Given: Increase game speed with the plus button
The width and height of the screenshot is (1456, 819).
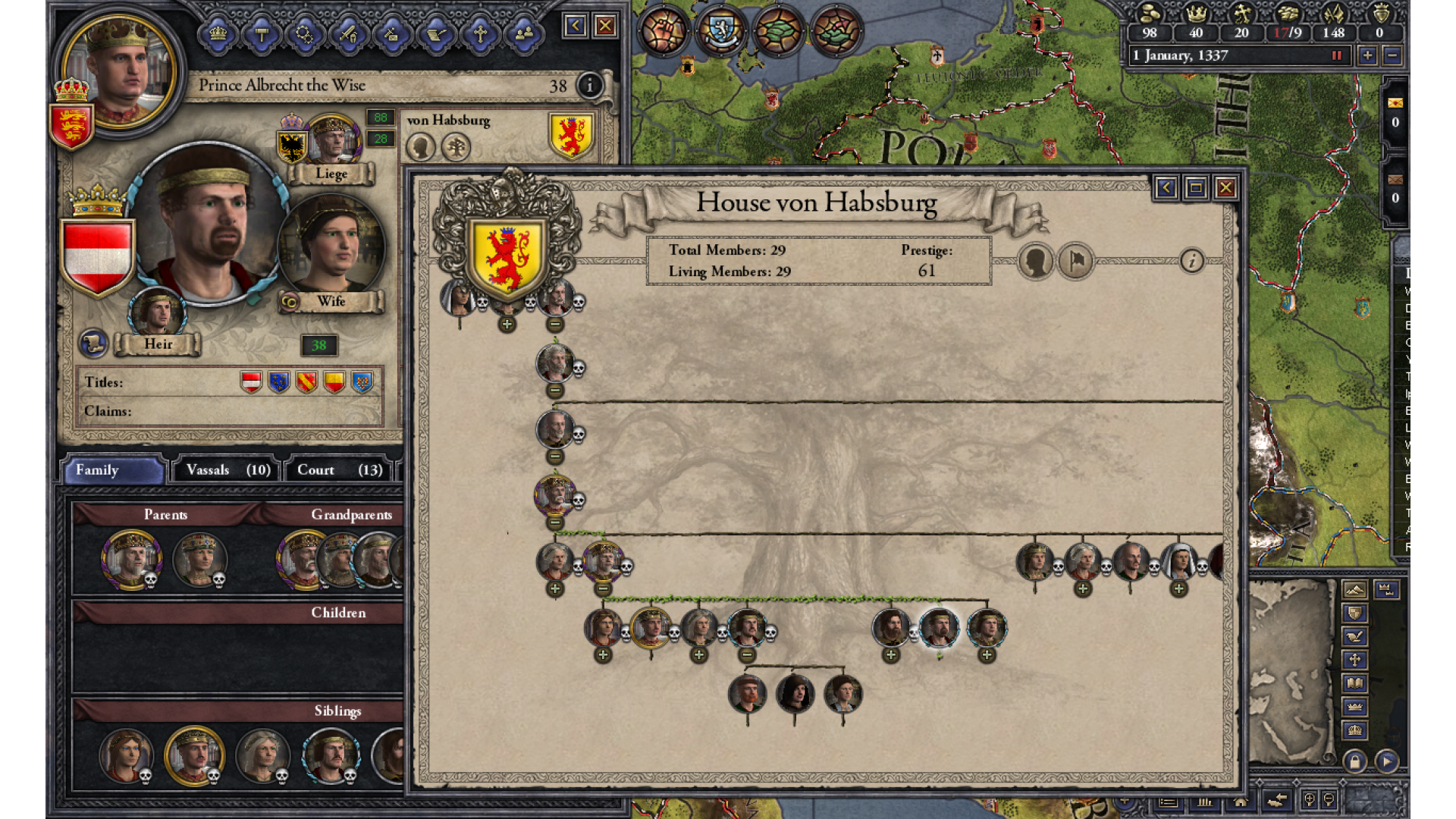Looking at the screenshot, I should tap(1367, 55).
